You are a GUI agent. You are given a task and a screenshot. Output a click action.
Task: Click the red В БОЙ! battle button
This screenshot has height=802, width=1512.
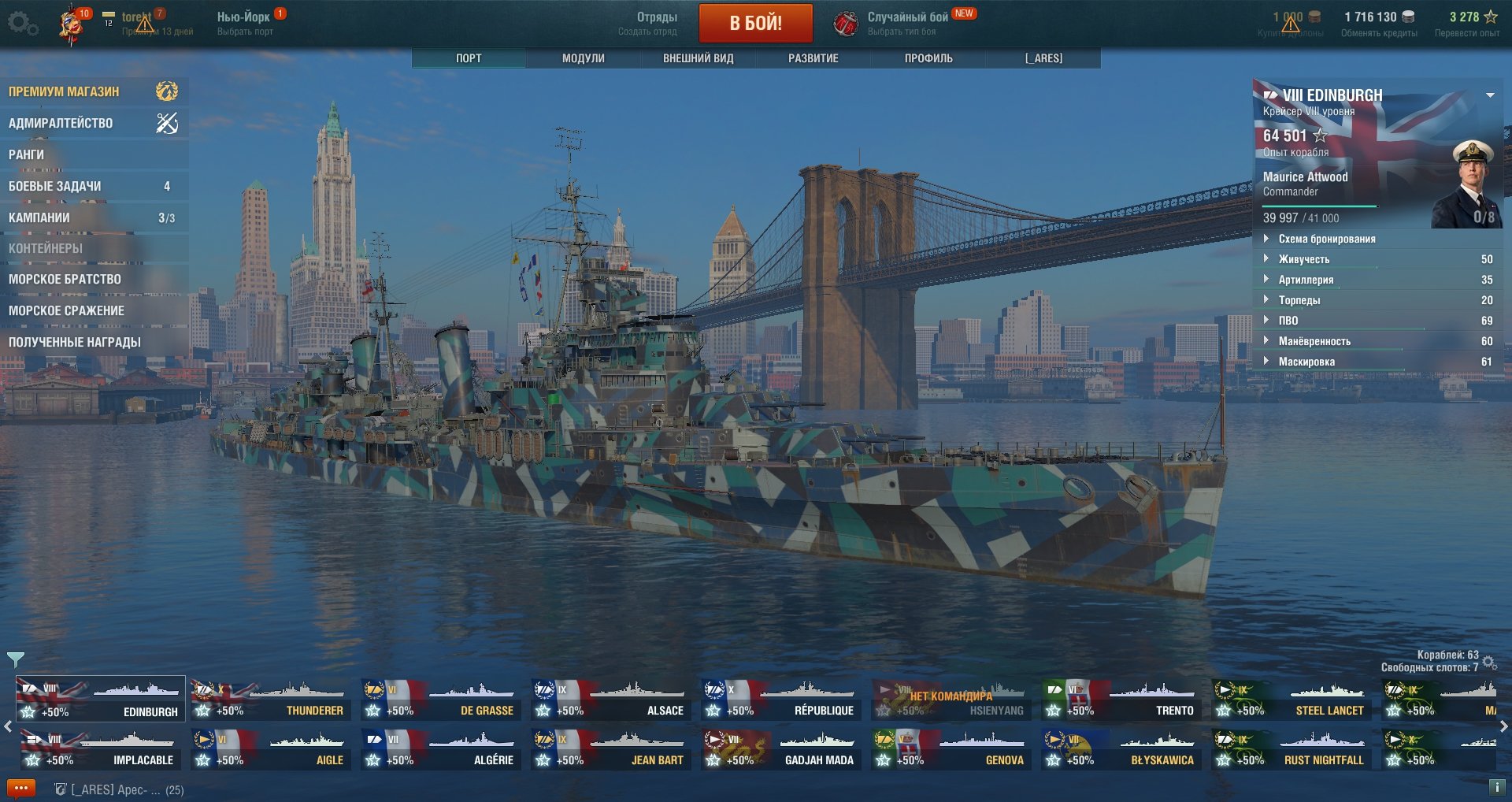[x=755, y=23]
